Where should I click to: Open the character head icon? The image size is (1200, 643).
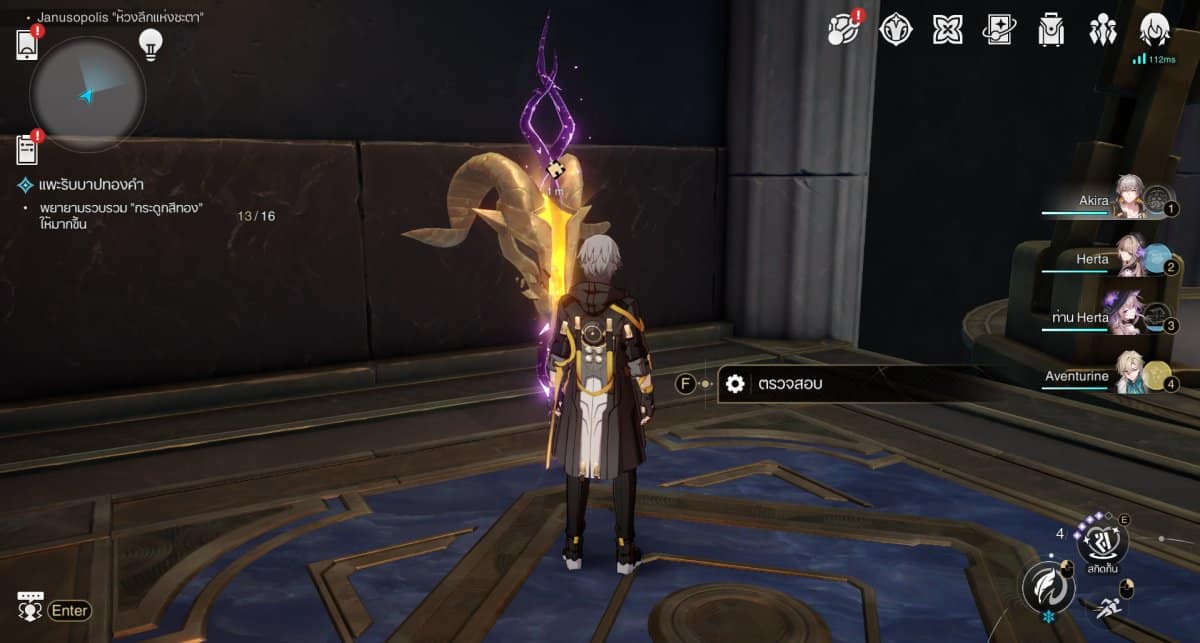tap(1155, 30)
